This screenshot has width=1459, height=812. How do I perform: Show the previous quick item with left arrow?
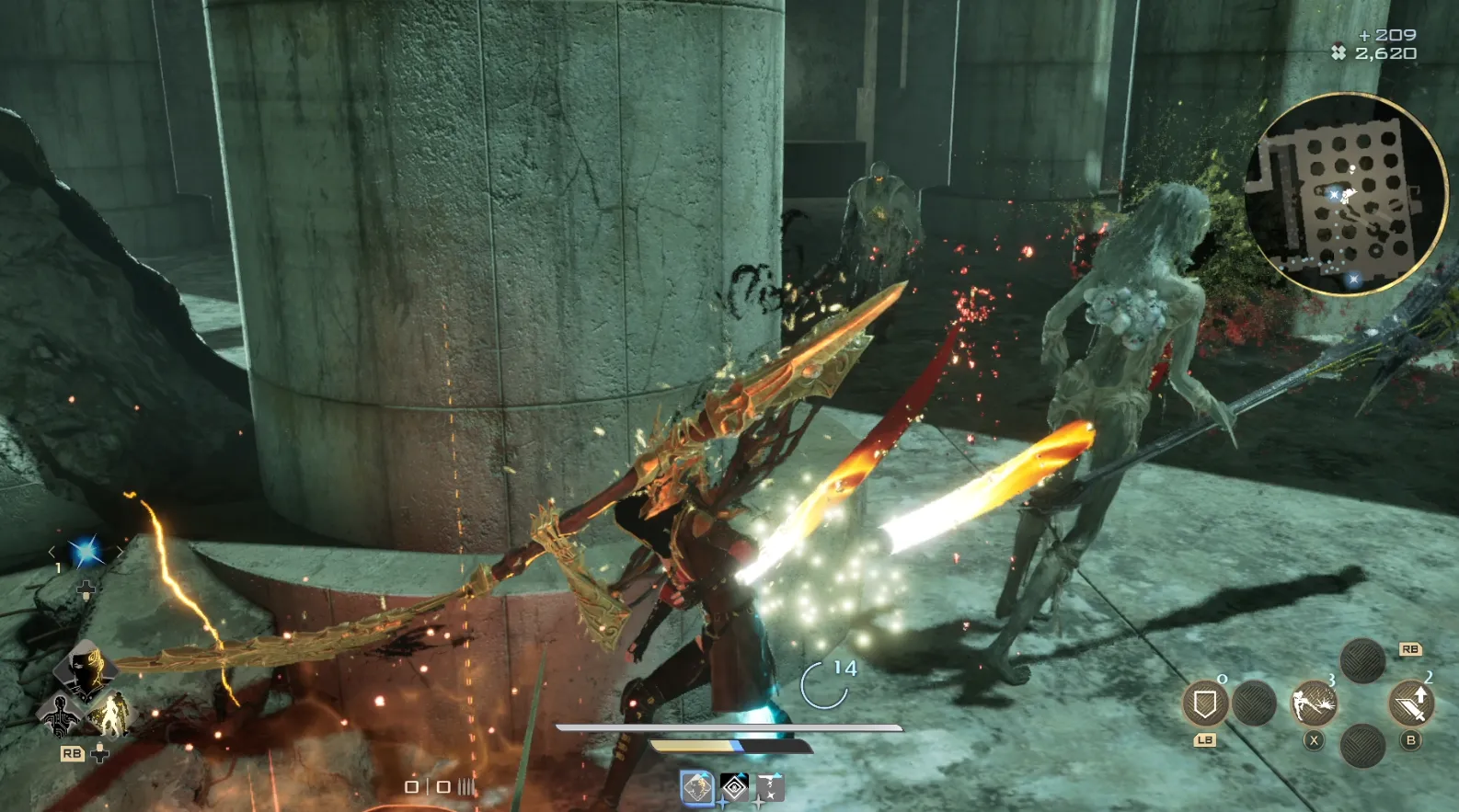pos(52,552)
